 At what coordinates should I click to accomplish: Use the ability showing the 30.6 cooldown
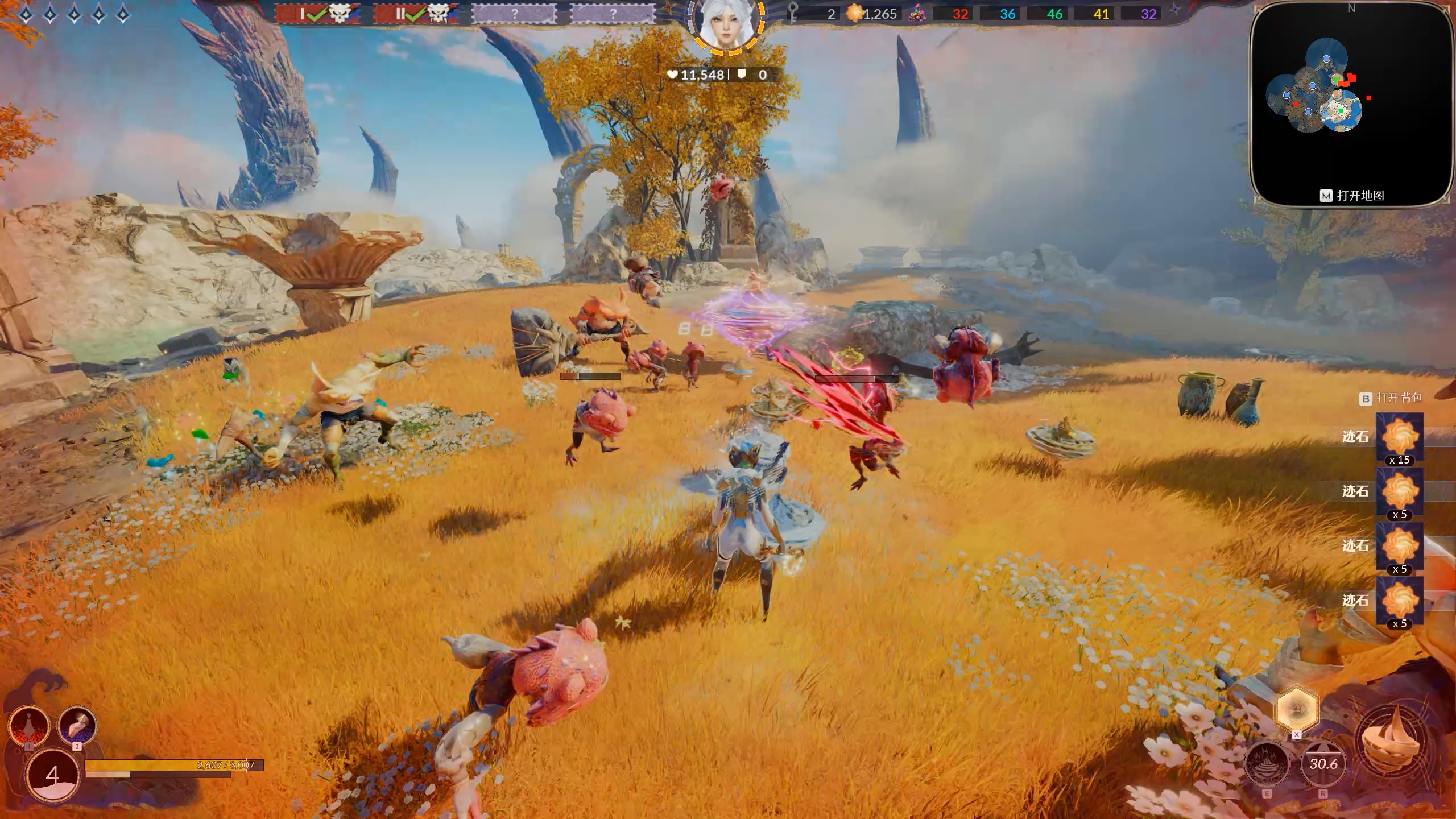click(1323, 764)
